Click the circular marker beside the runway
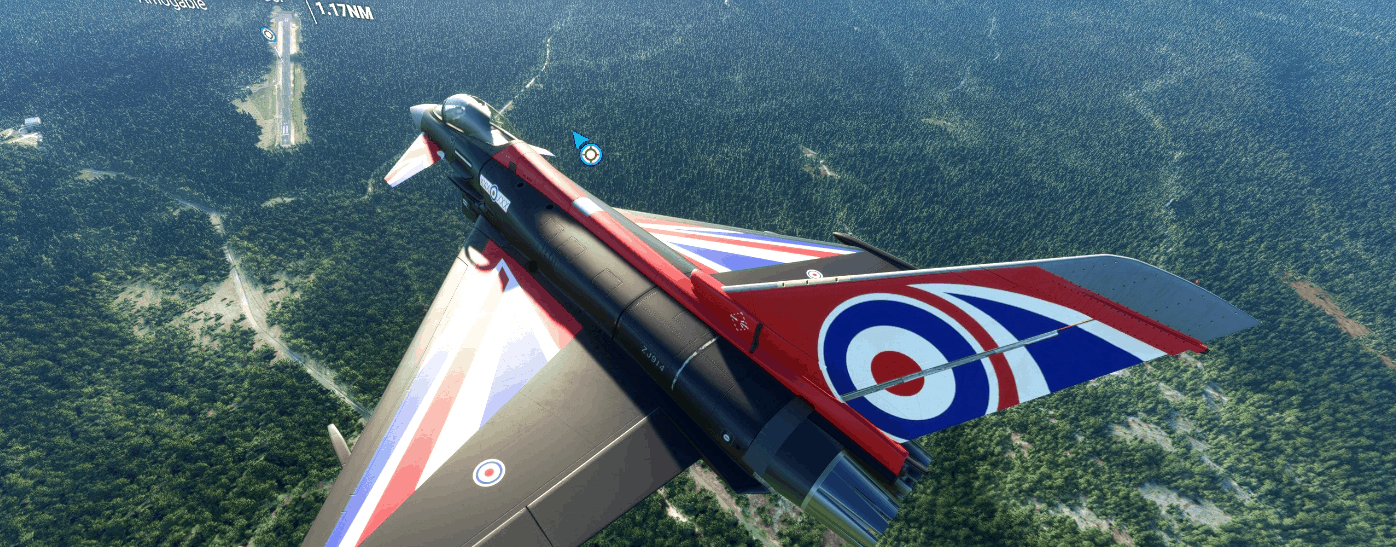 268,34
